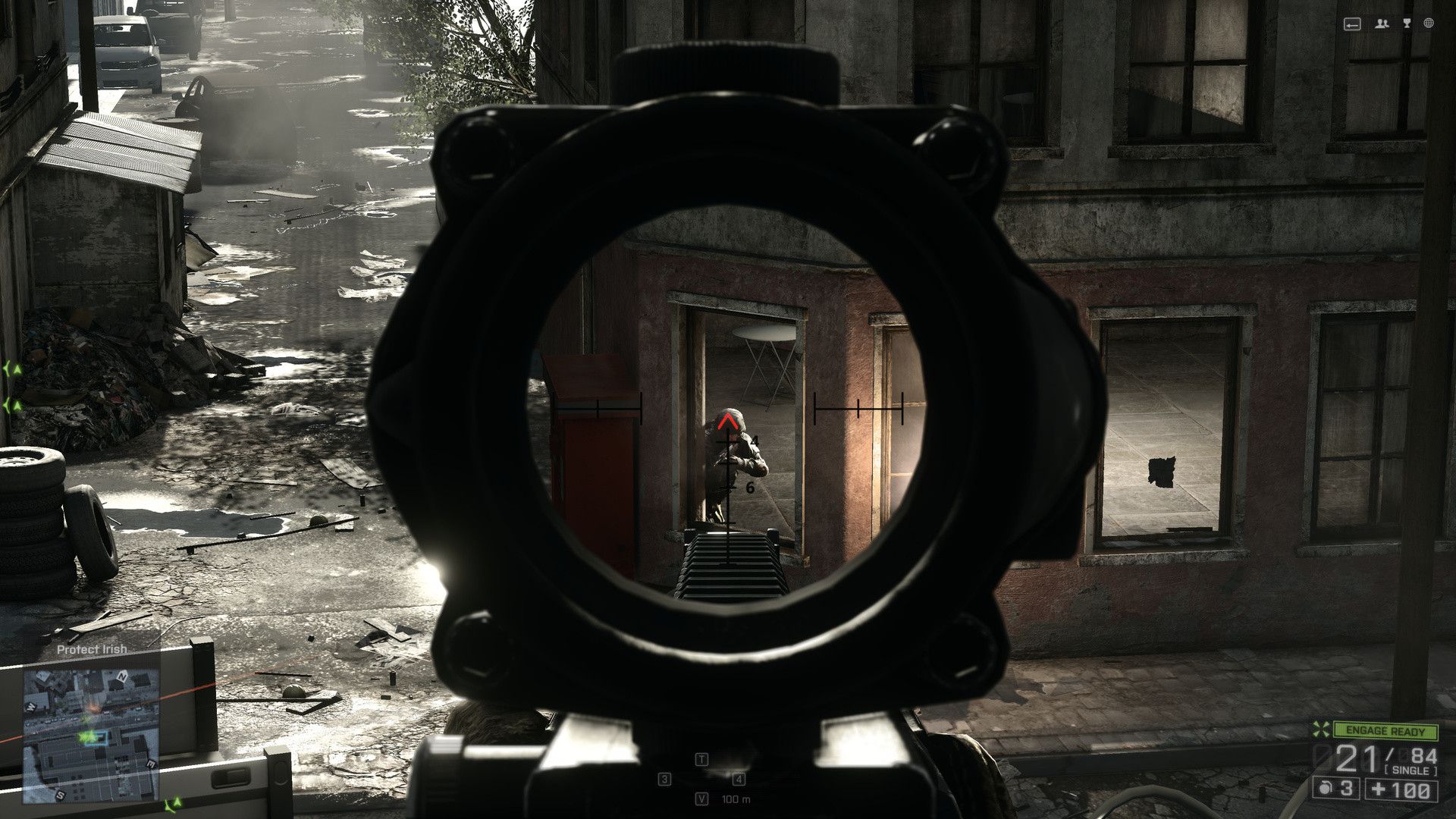This screenshot has height=819, width=1456.
Task: Activate the Engage Ready squad command
Action: (1385, 731)
